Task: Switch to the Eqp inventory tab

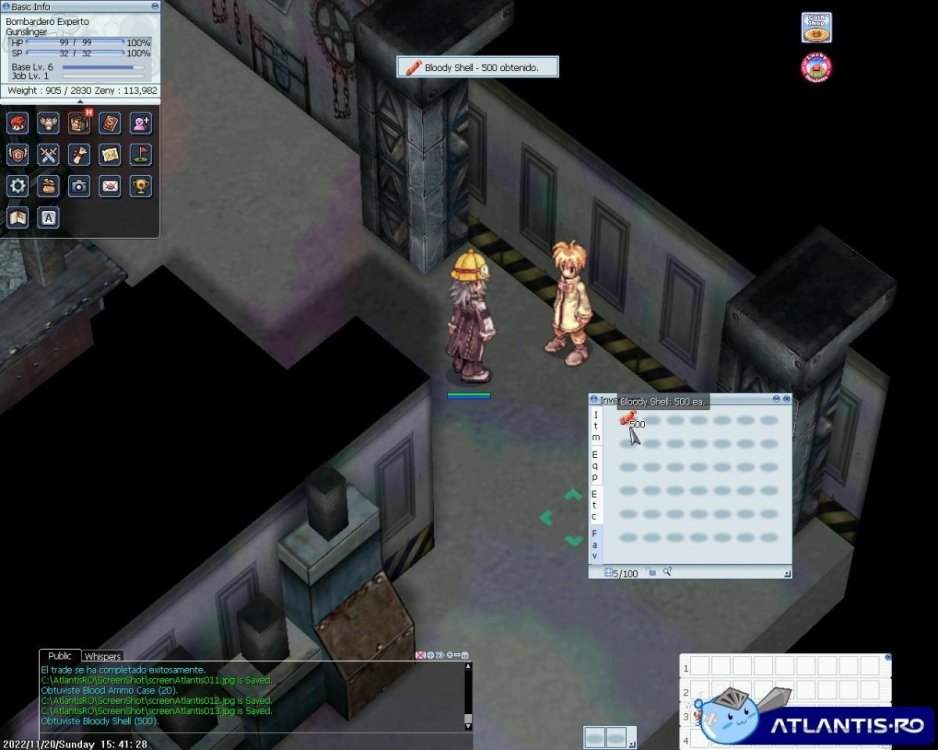Action: [596, 465]
